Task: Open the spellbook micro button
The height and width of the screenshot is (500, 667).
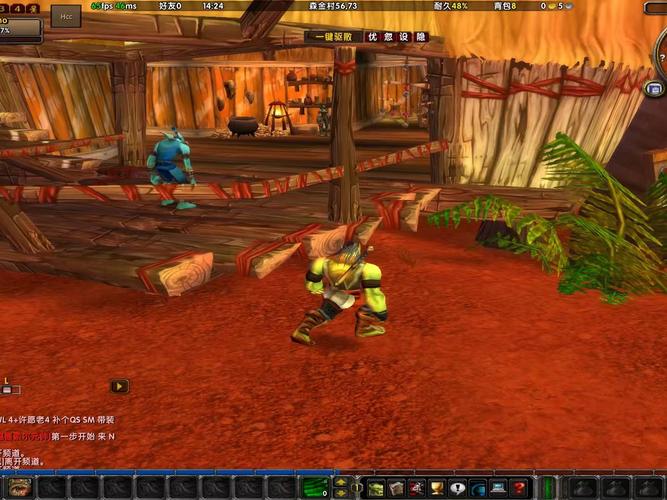Action: pyautogui.click(x=397, y=488)
